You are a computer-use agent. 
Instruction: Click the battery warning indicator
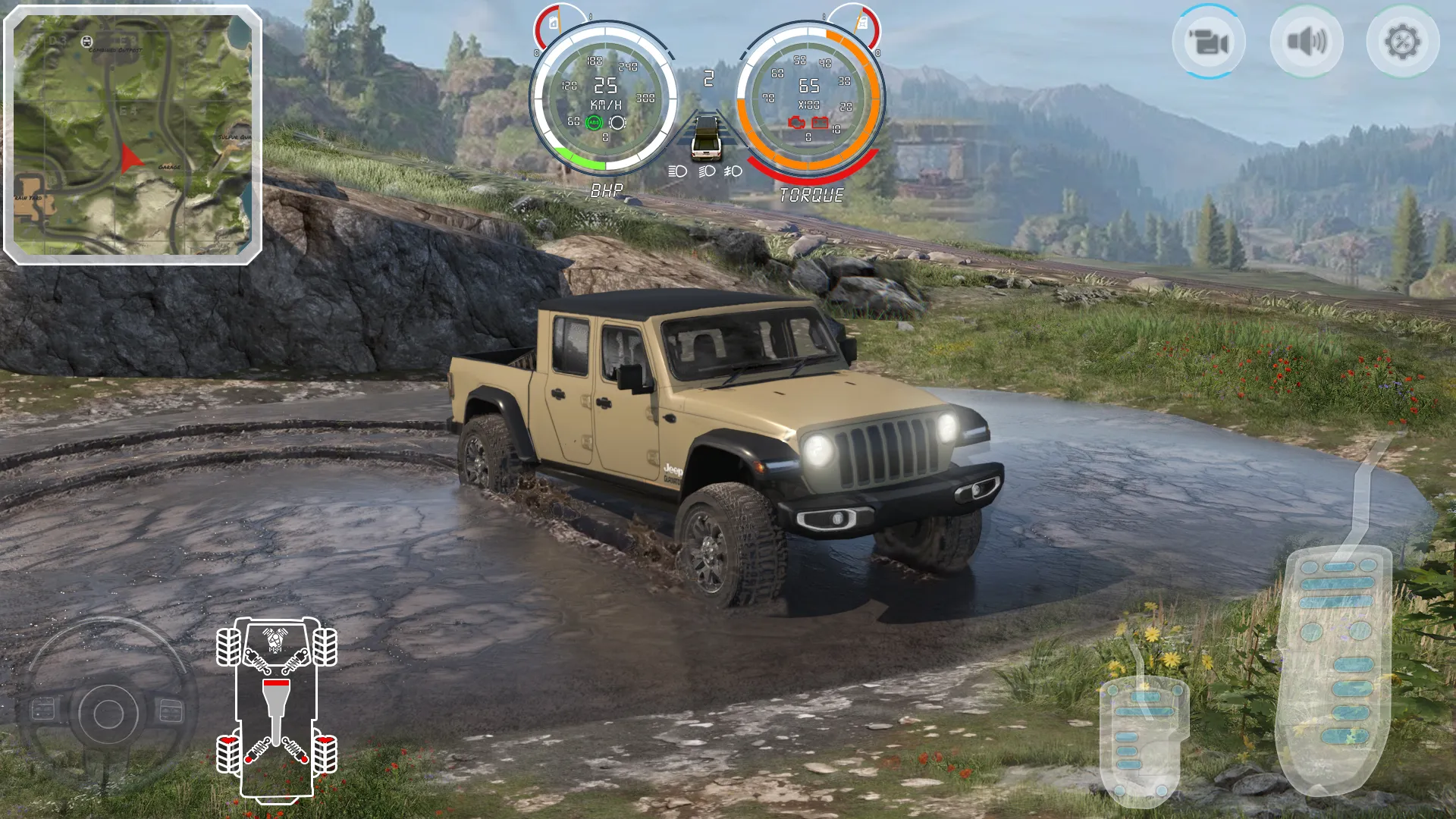click(x=821, y=124)
